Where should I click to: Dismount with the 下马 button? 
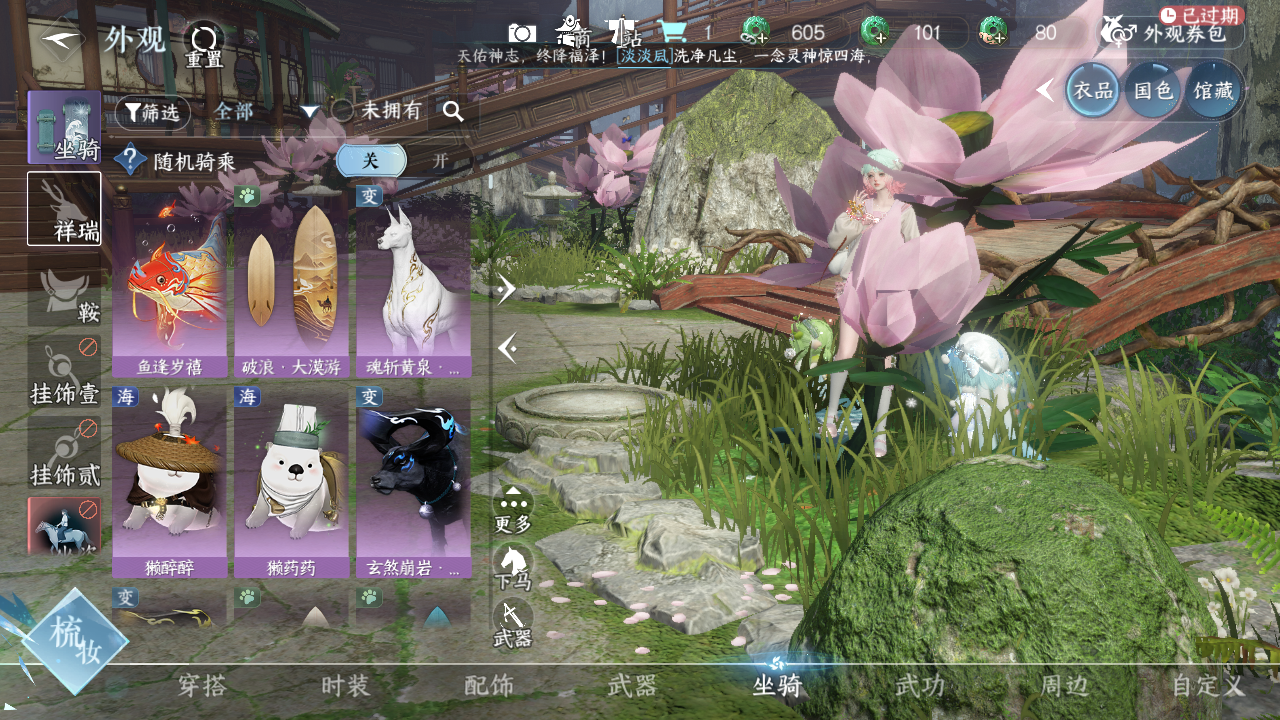(x=513, y=567)
